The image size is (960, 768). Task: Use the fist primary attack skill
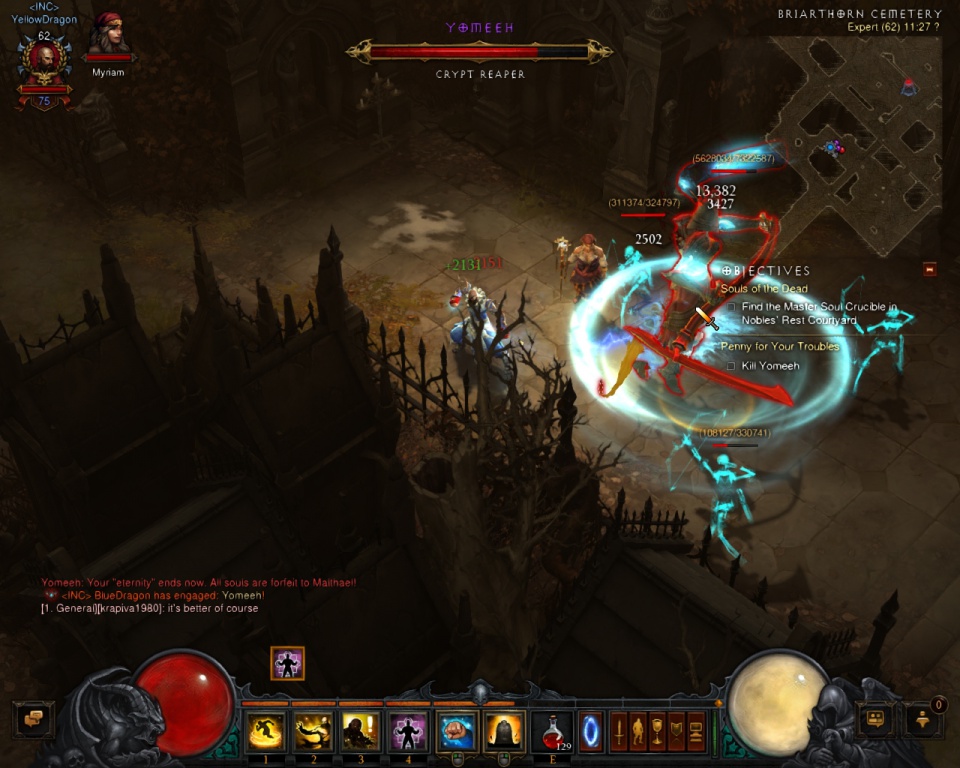point(456,731)
